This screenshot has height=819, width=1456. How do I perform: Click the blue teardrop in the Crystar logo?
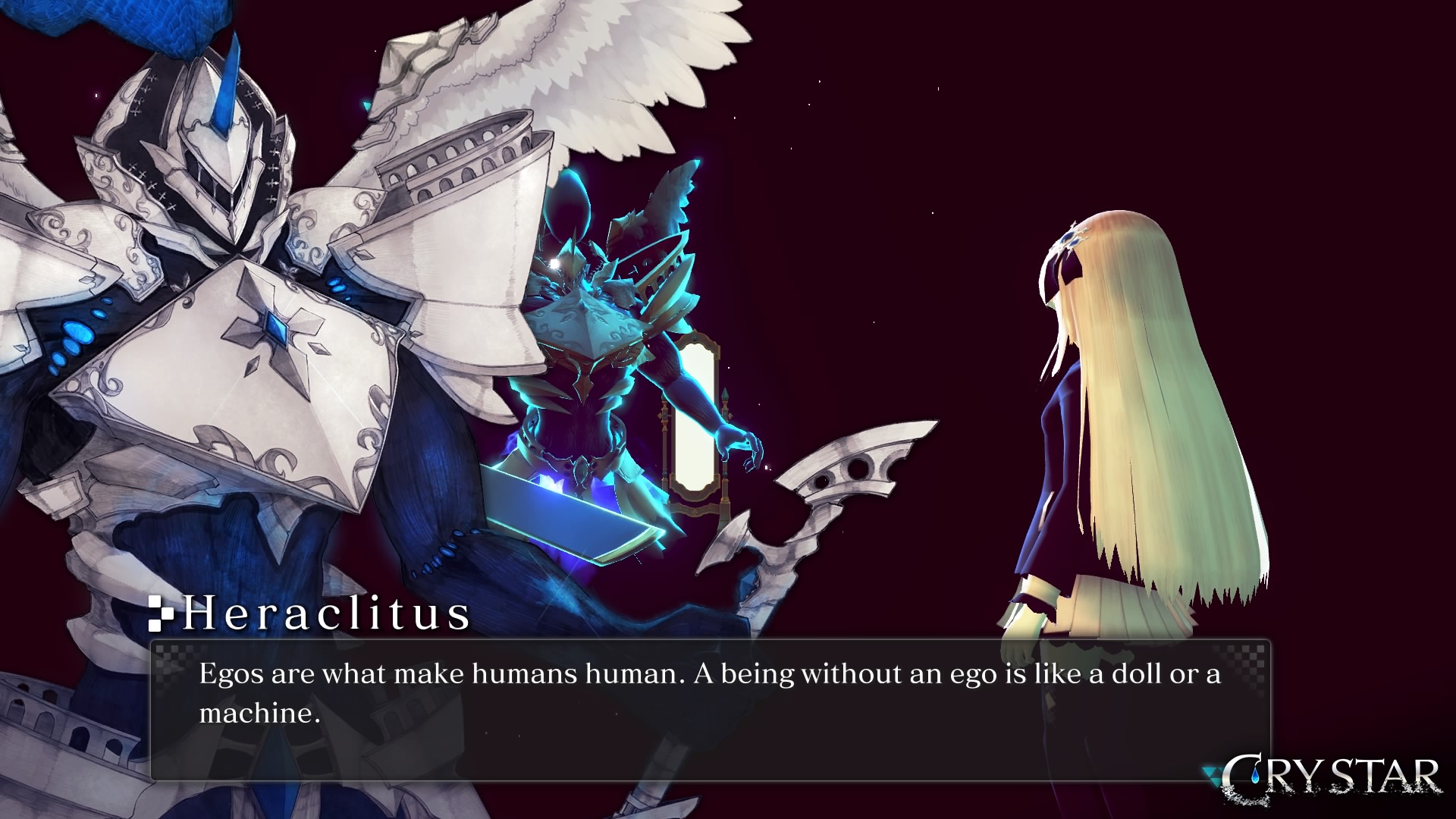click(x=1255, y=775)
